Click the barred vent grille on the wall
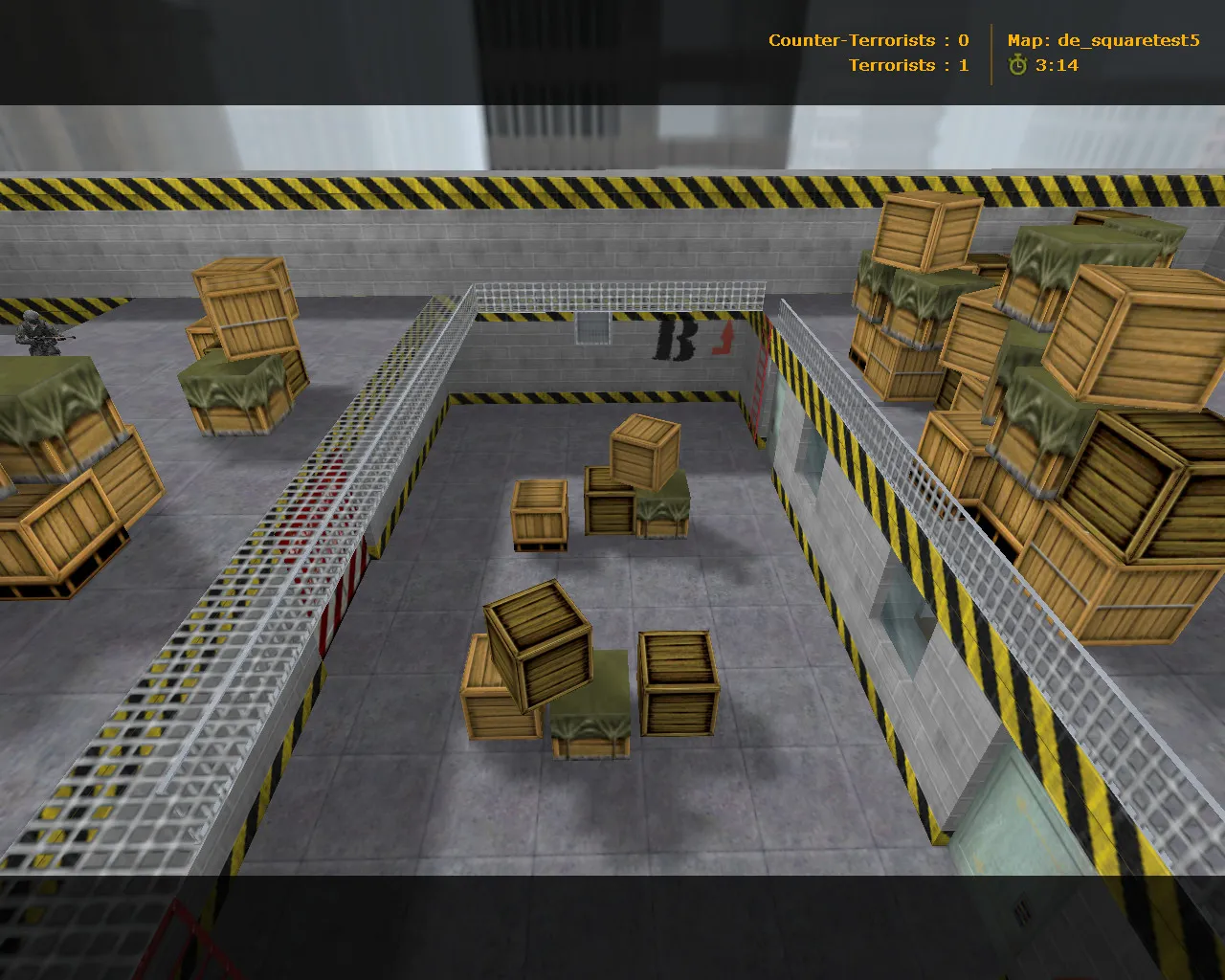The height and width of the screenshot is (980, 1225). [591, 327]
